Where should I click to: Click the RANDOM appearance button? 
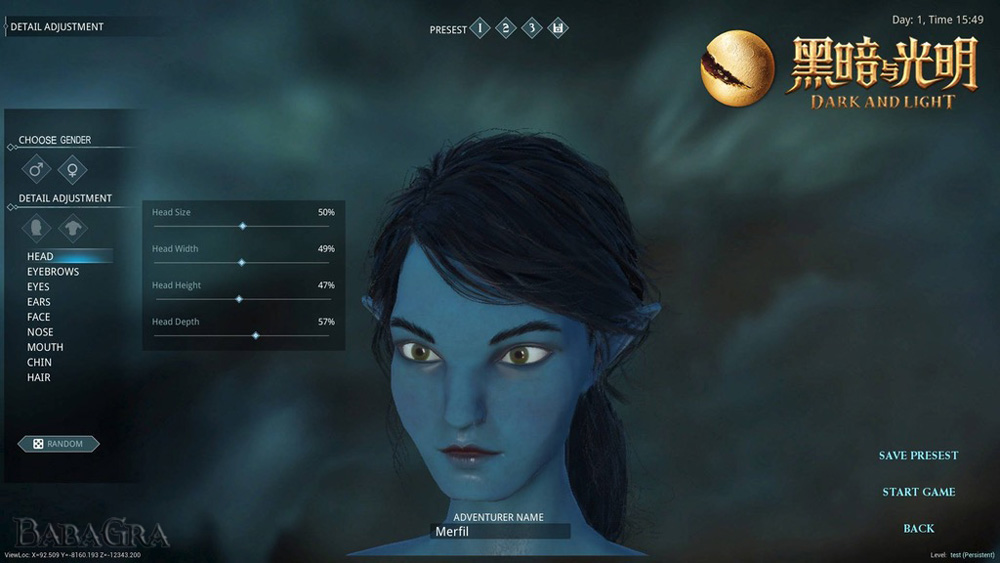pyautogui.click(x=58, y=443)
